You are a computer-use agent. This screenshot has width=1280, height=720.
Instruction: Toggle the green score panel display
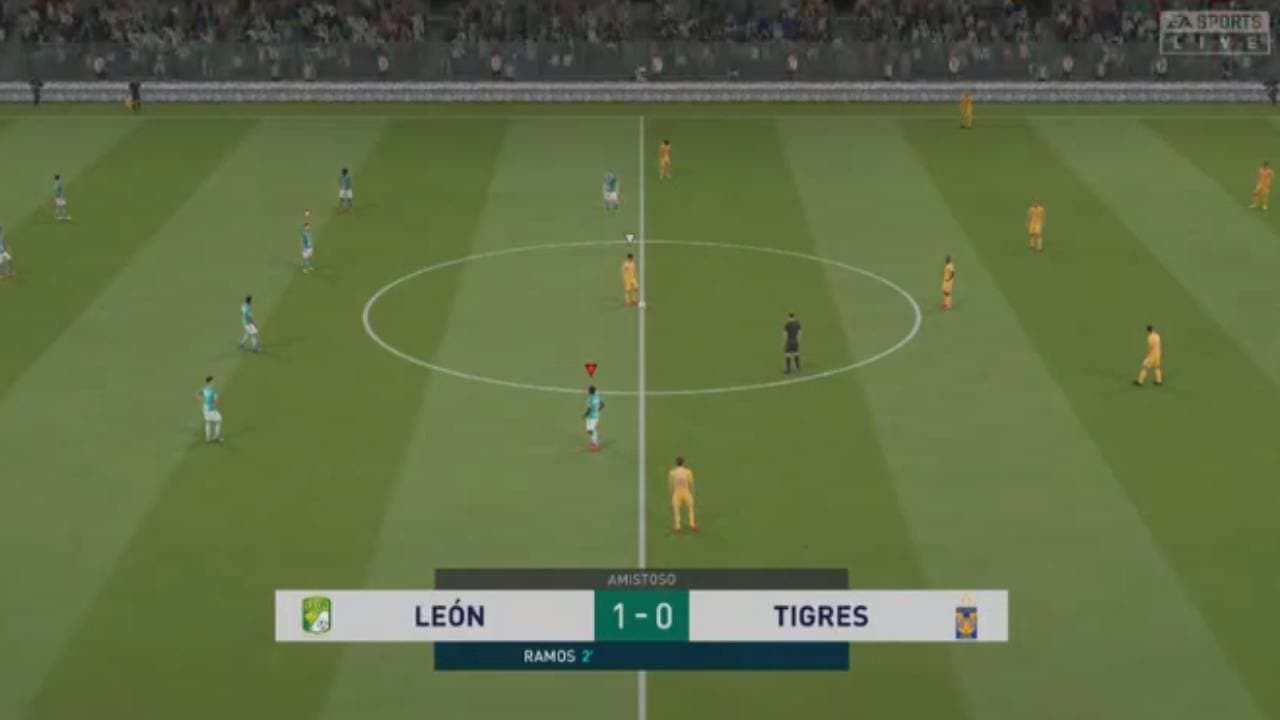pos(640,617)
